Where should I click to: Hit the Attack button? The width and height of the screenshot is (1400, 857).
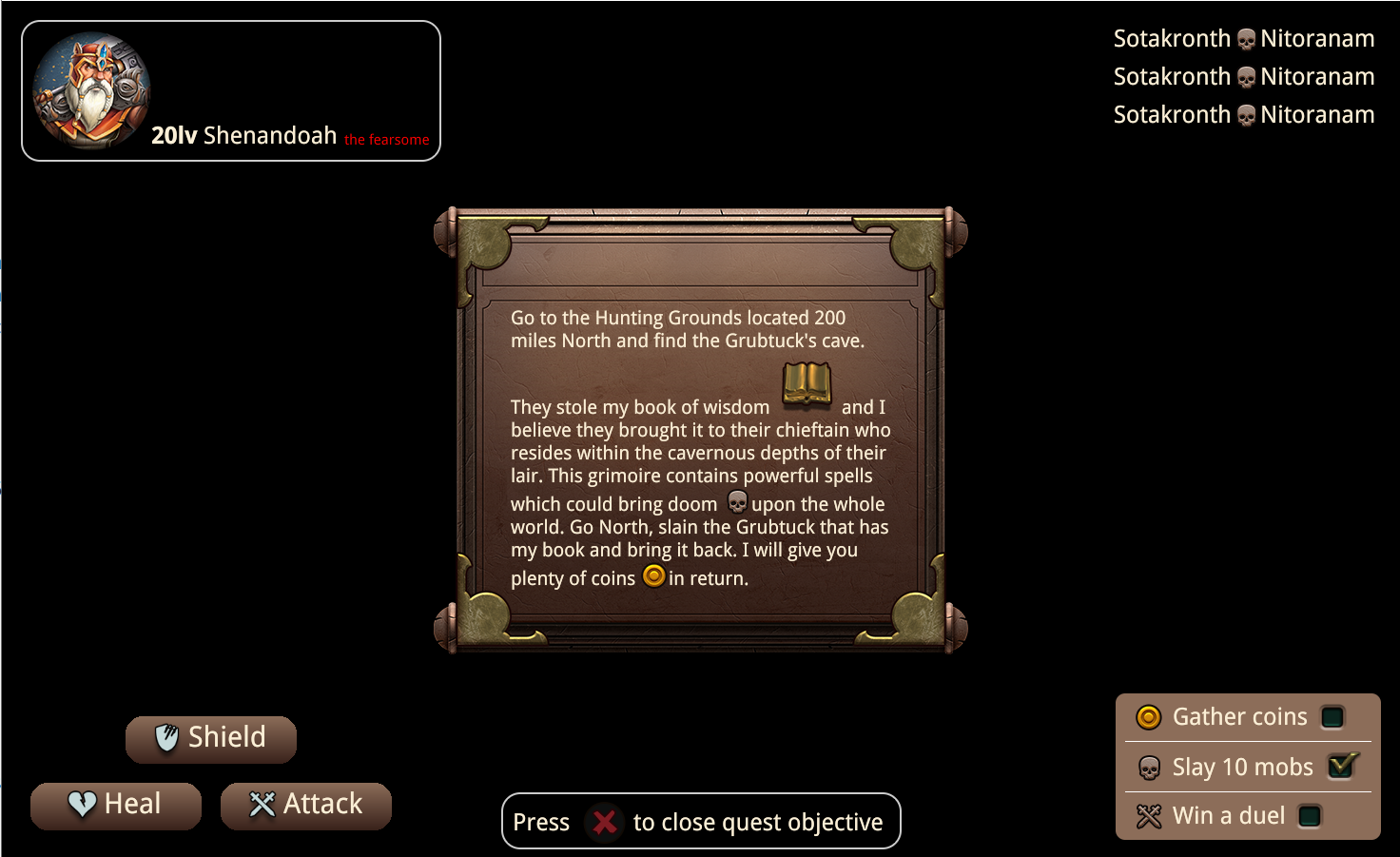[x=306, y=805]
